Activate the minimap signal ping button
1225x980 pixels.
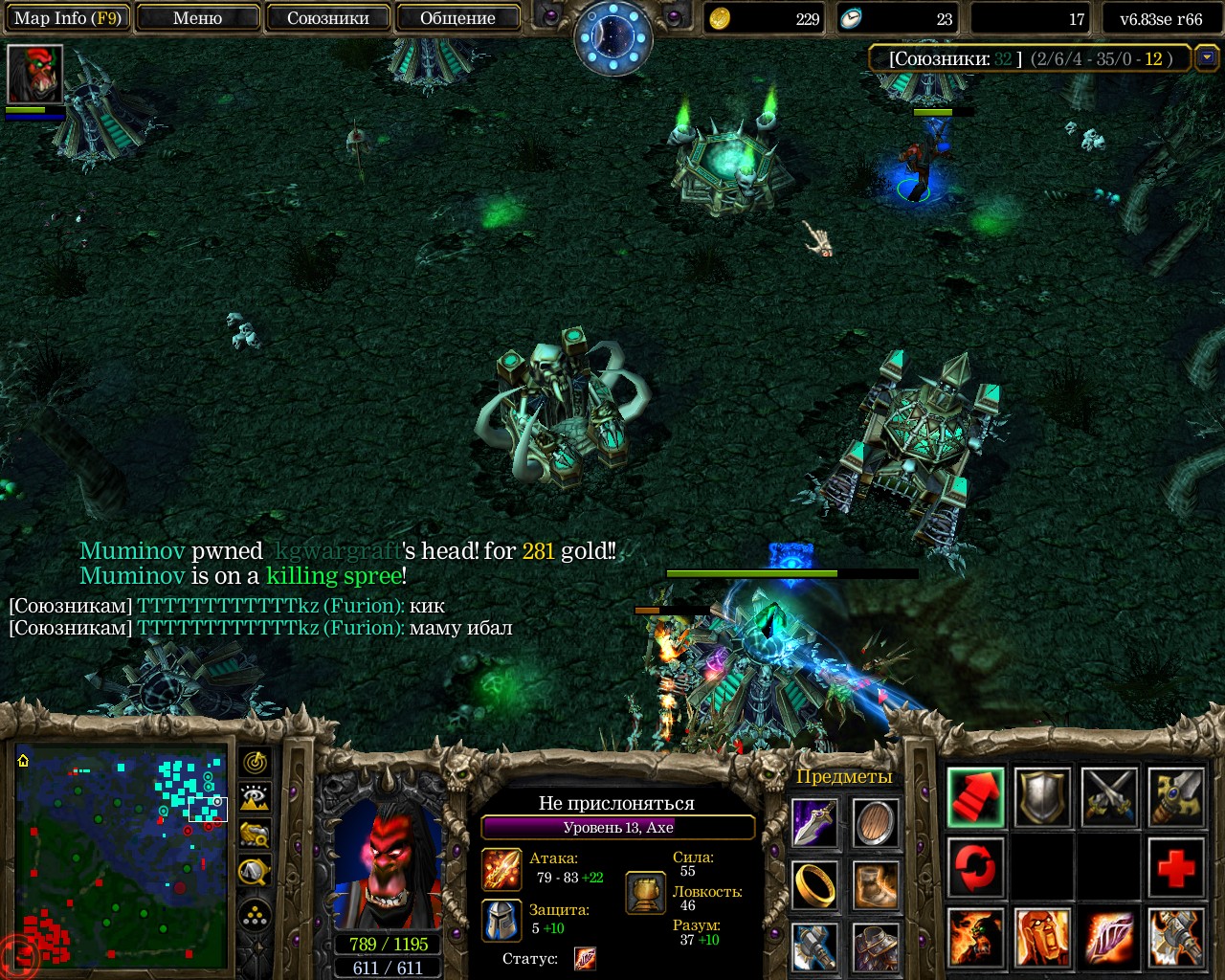255,763
